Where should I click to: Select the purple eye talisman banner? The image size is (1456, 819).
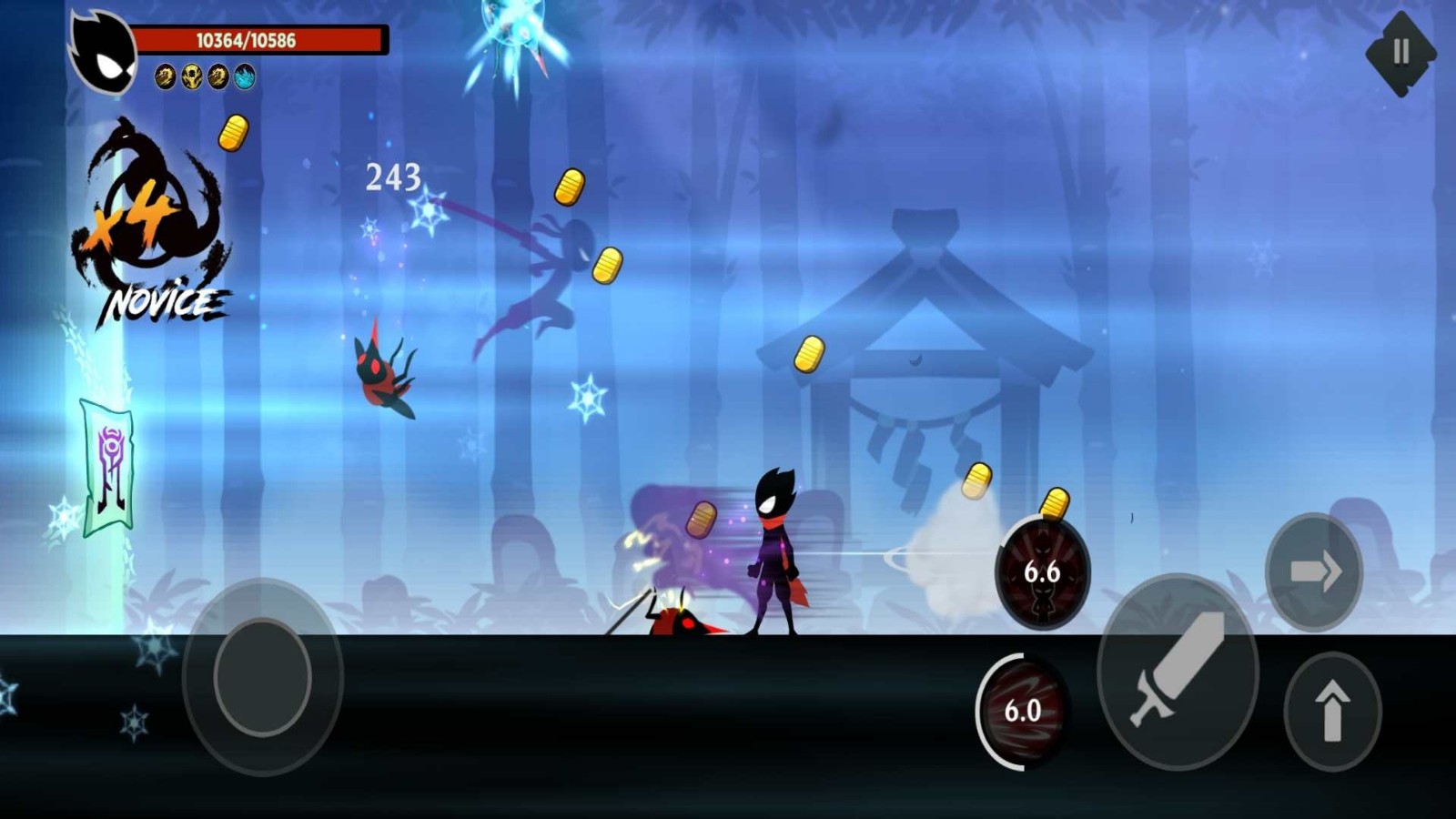pos(109,467)
